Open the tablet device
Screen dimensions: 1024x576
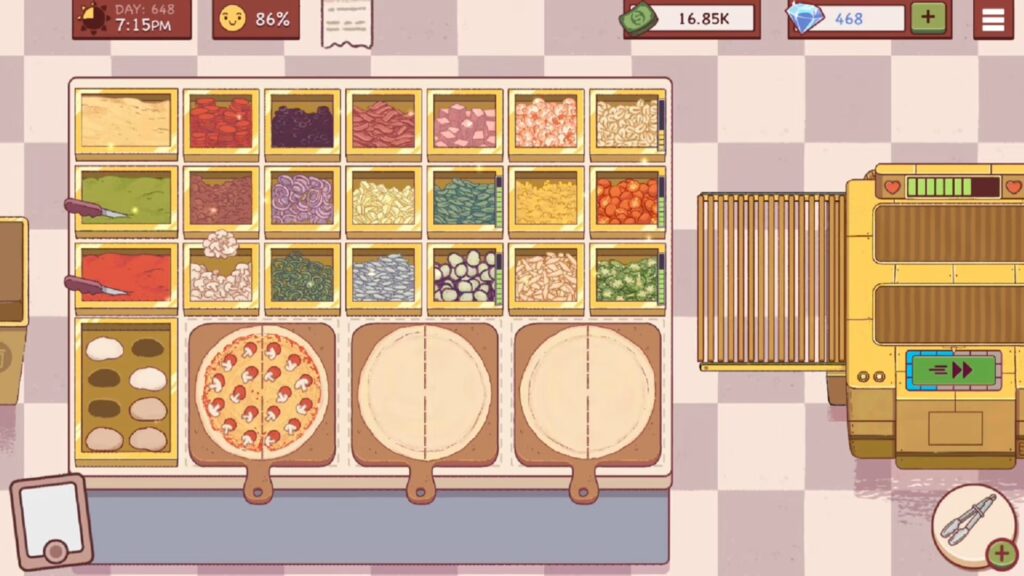[51, 521]
